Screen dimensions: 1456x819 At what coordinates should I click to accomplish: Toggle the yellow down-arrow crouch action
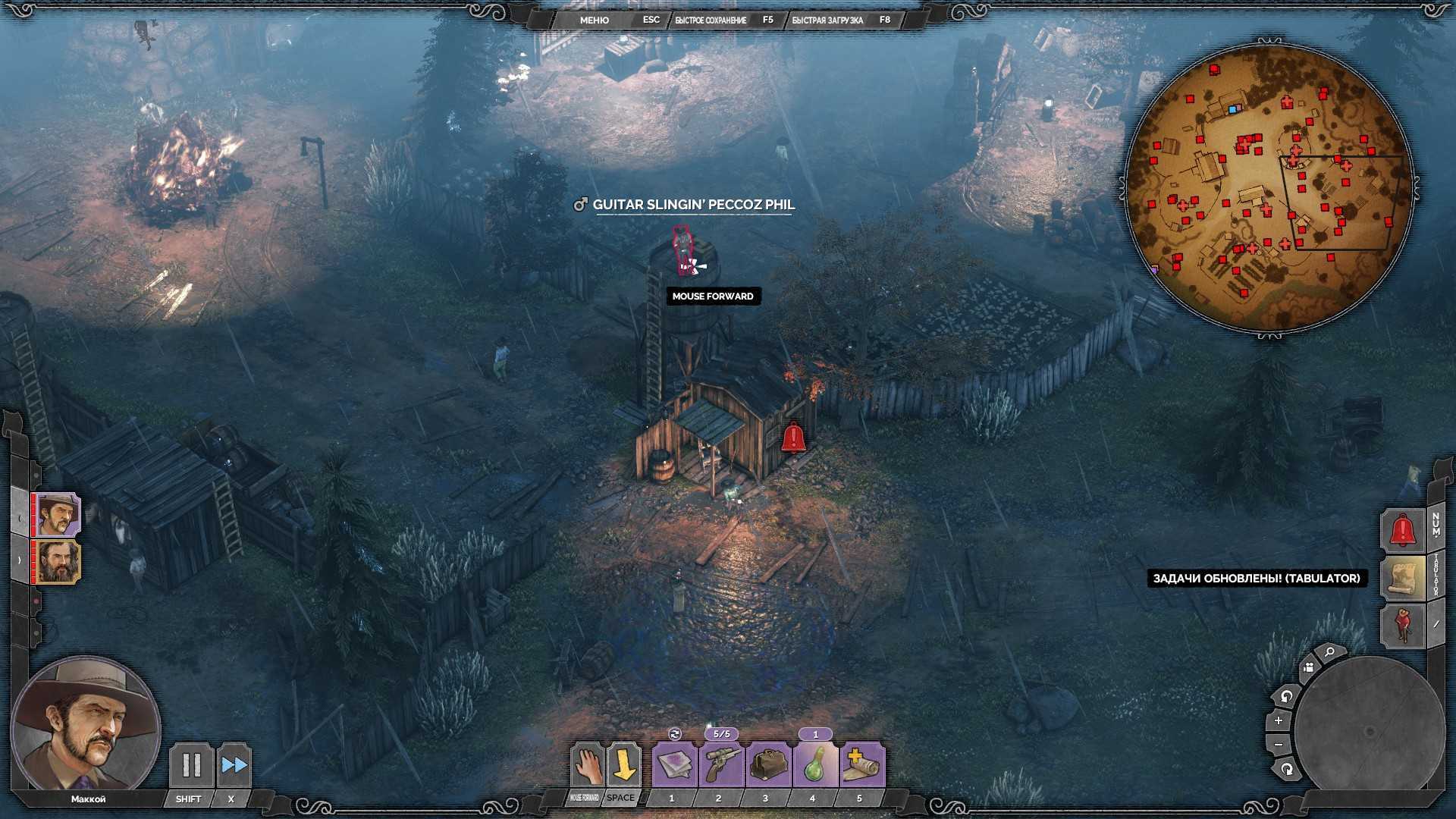[623, 765]
